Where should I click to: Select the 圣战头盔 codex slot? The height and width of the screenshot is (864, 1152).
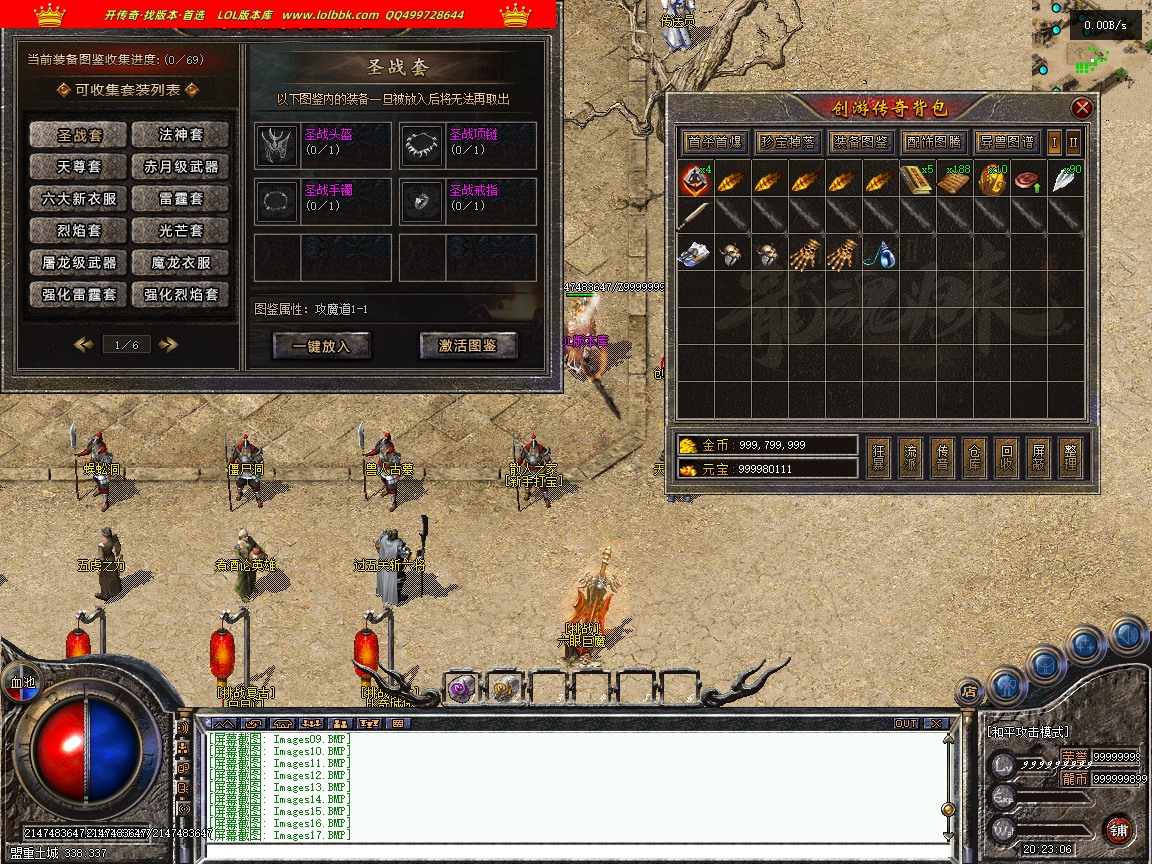coord(322,146)
